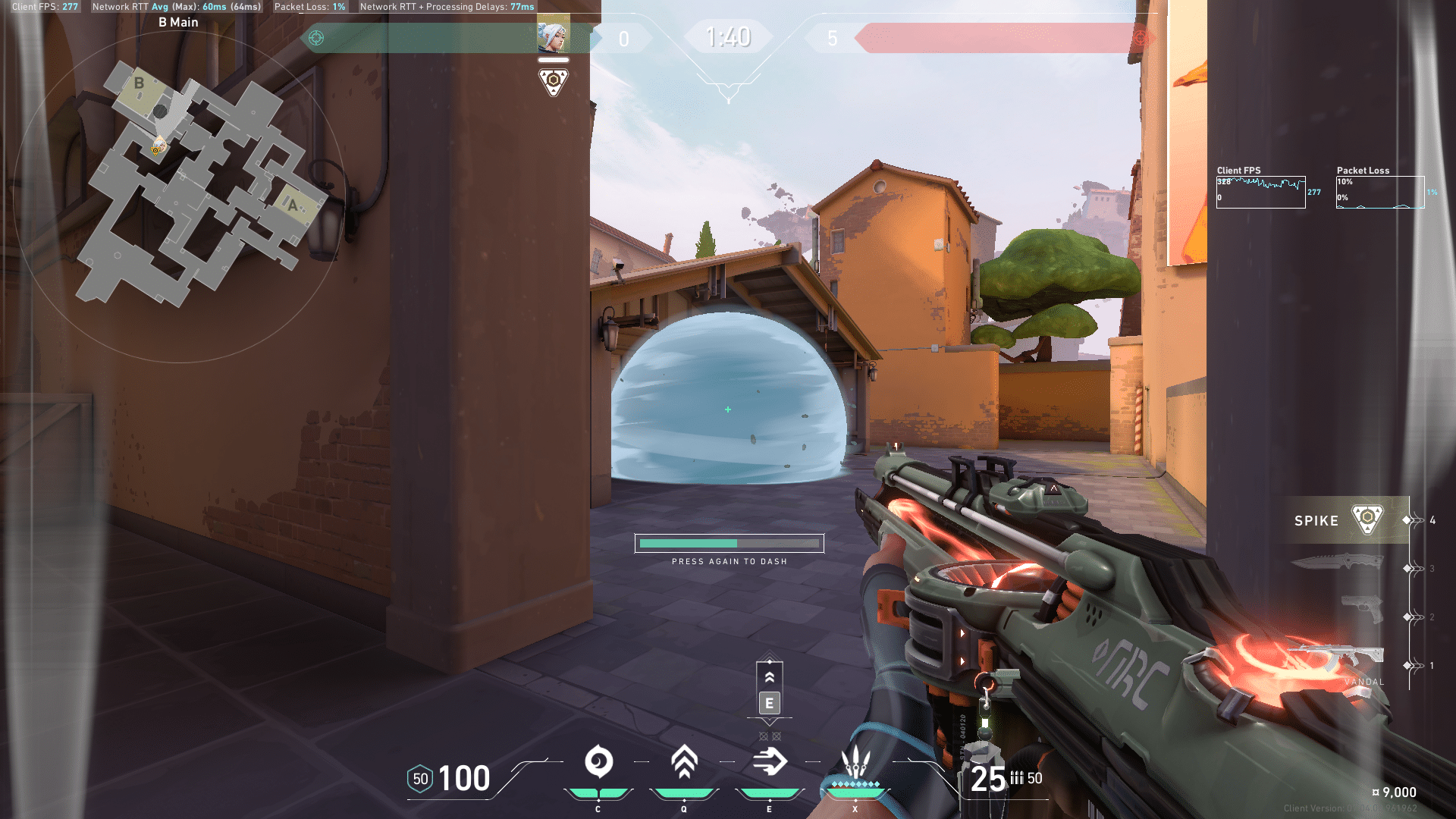Click the A site marker on minimap

pyautogui.click(x=293, y=205)
